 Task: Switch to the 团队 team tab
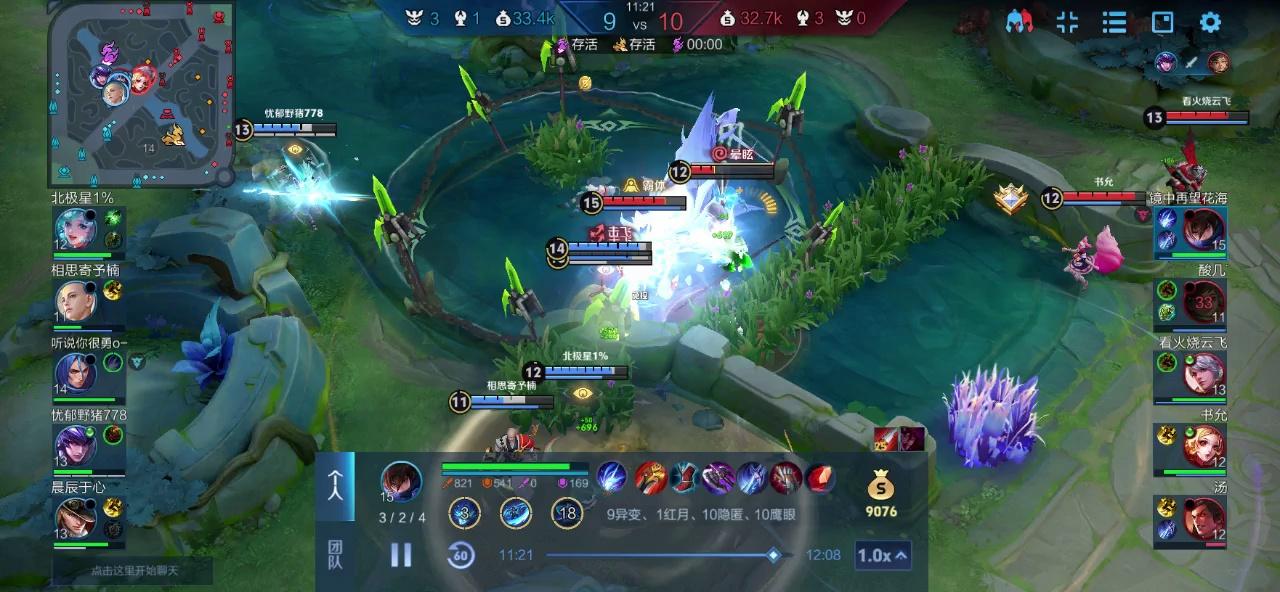pos(335,555)
